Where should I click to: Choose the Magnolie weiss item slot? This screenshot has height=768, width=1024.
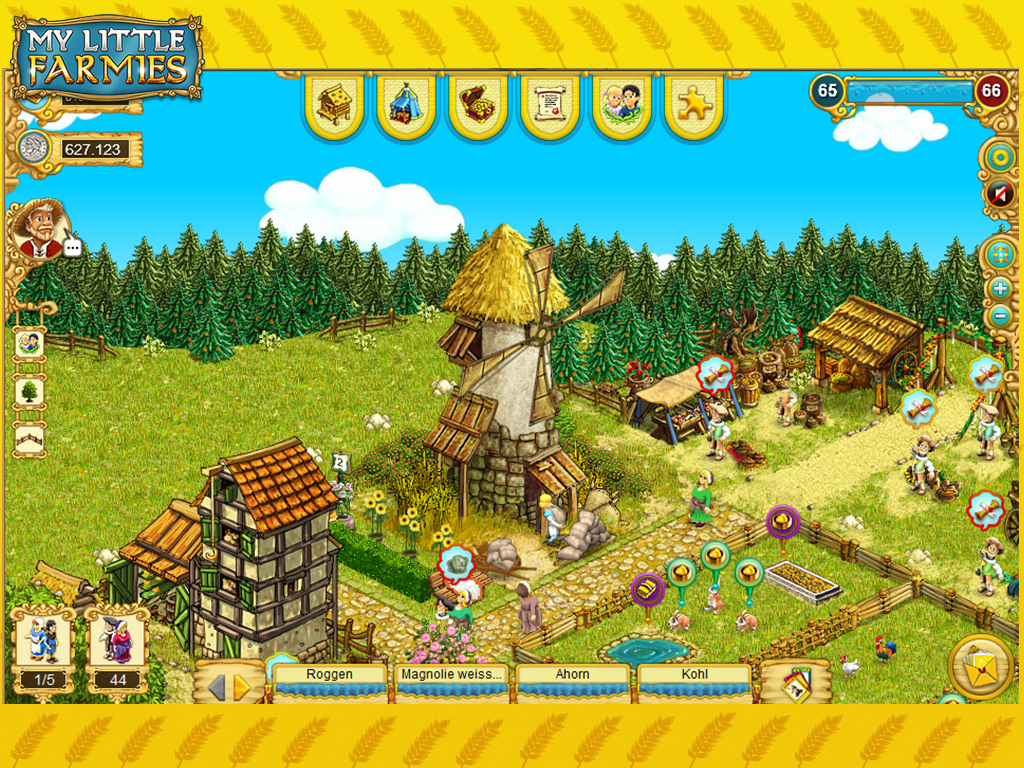coord(451,680)
